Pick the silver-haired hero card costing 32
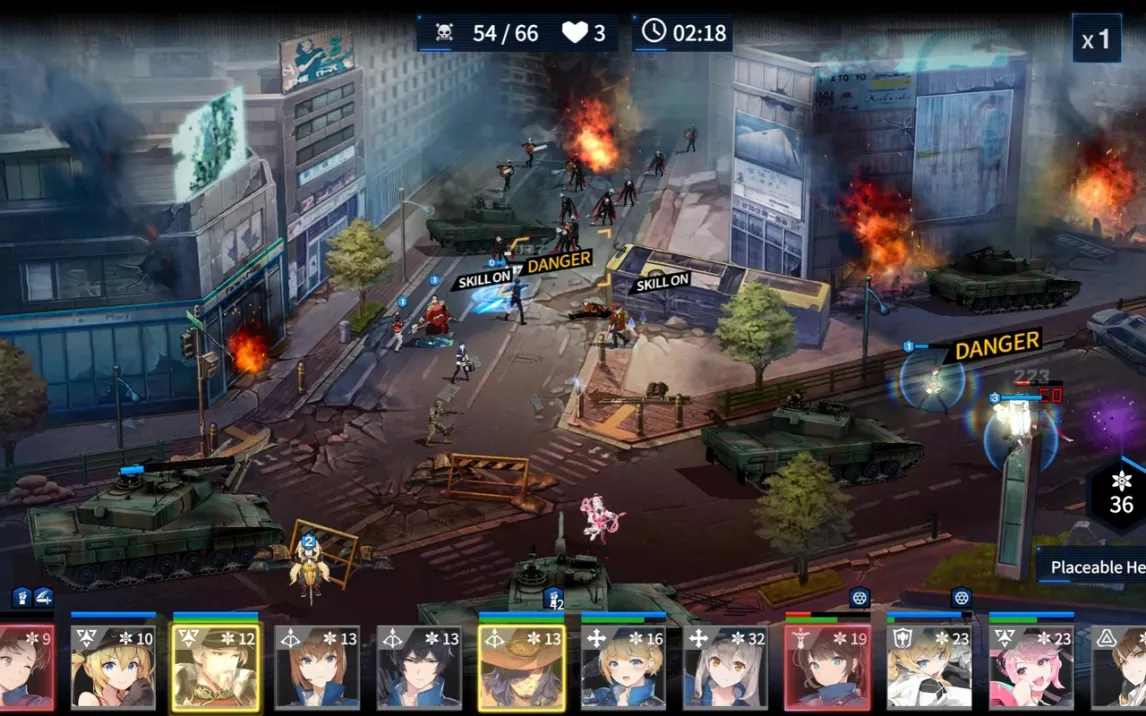 [725, 667]
